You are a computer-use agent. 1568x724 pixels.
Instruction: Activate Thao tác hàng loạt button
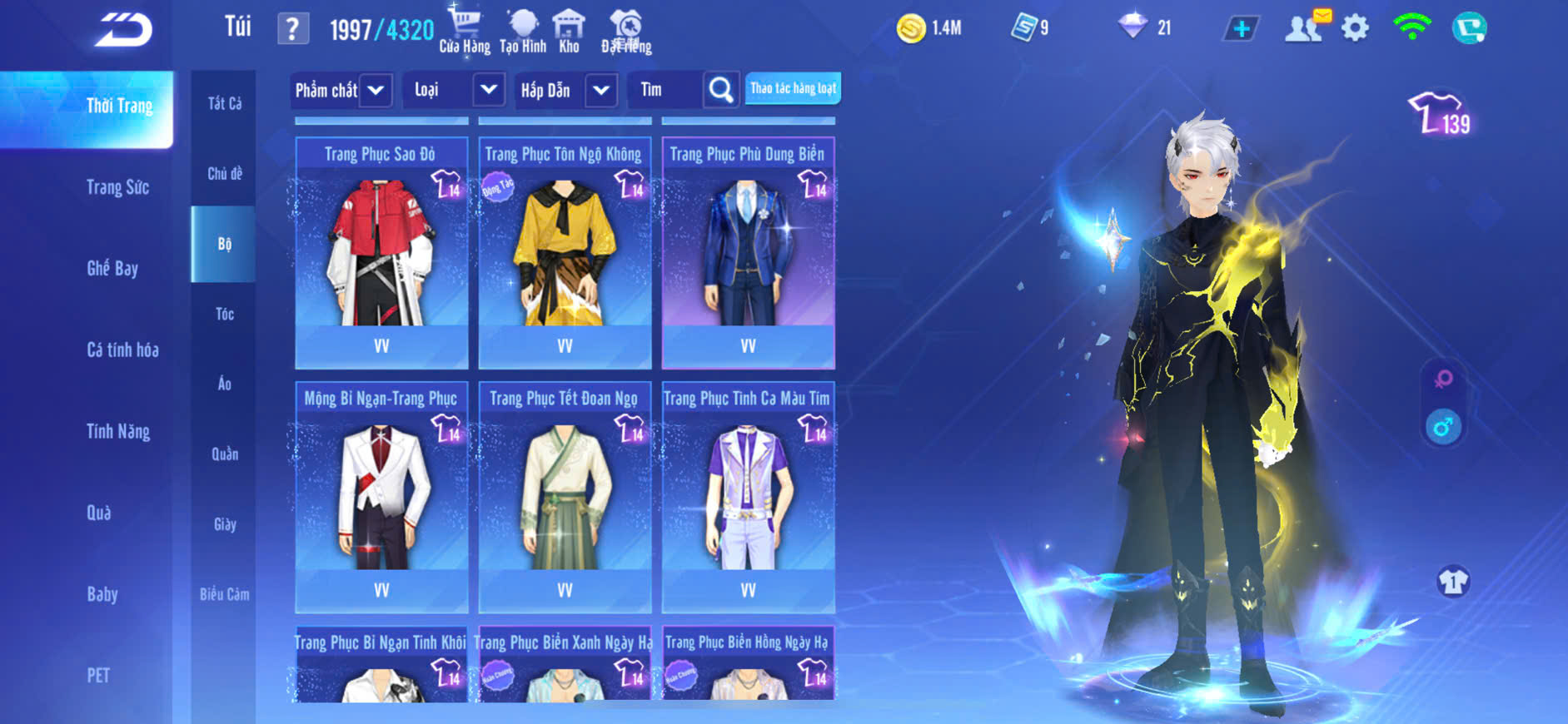coord(793,88)
